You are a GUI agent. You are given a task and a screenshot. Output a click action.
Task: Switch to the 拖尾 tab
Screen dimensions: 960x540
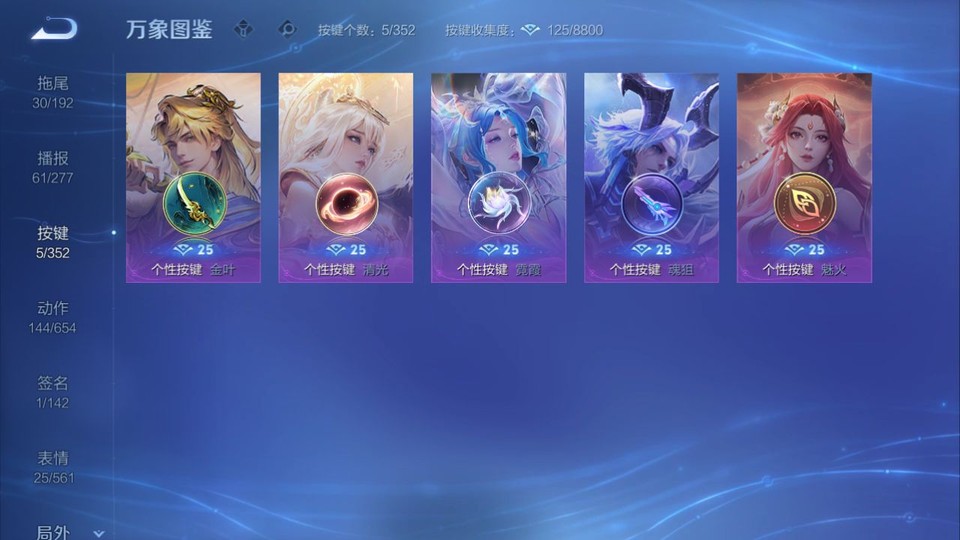point(53,92)
